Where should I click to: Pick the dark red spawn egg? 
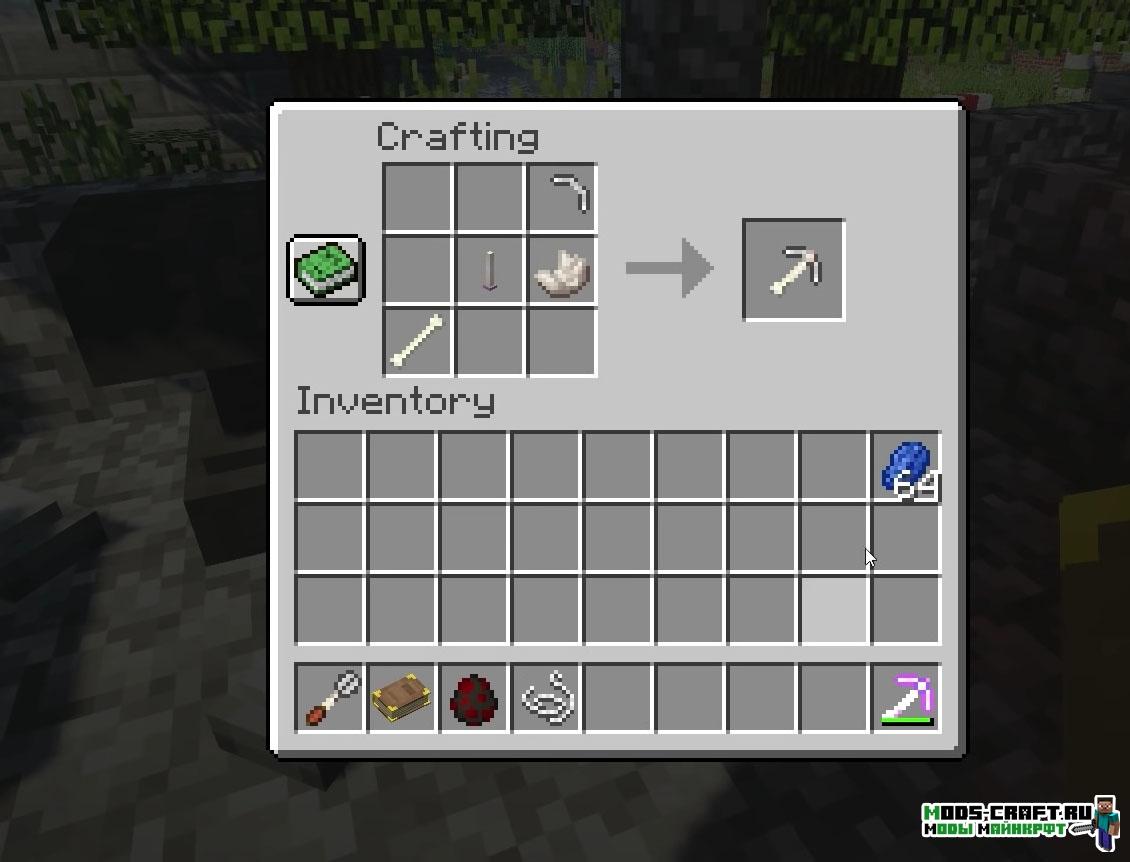click(x=474, y=698)
